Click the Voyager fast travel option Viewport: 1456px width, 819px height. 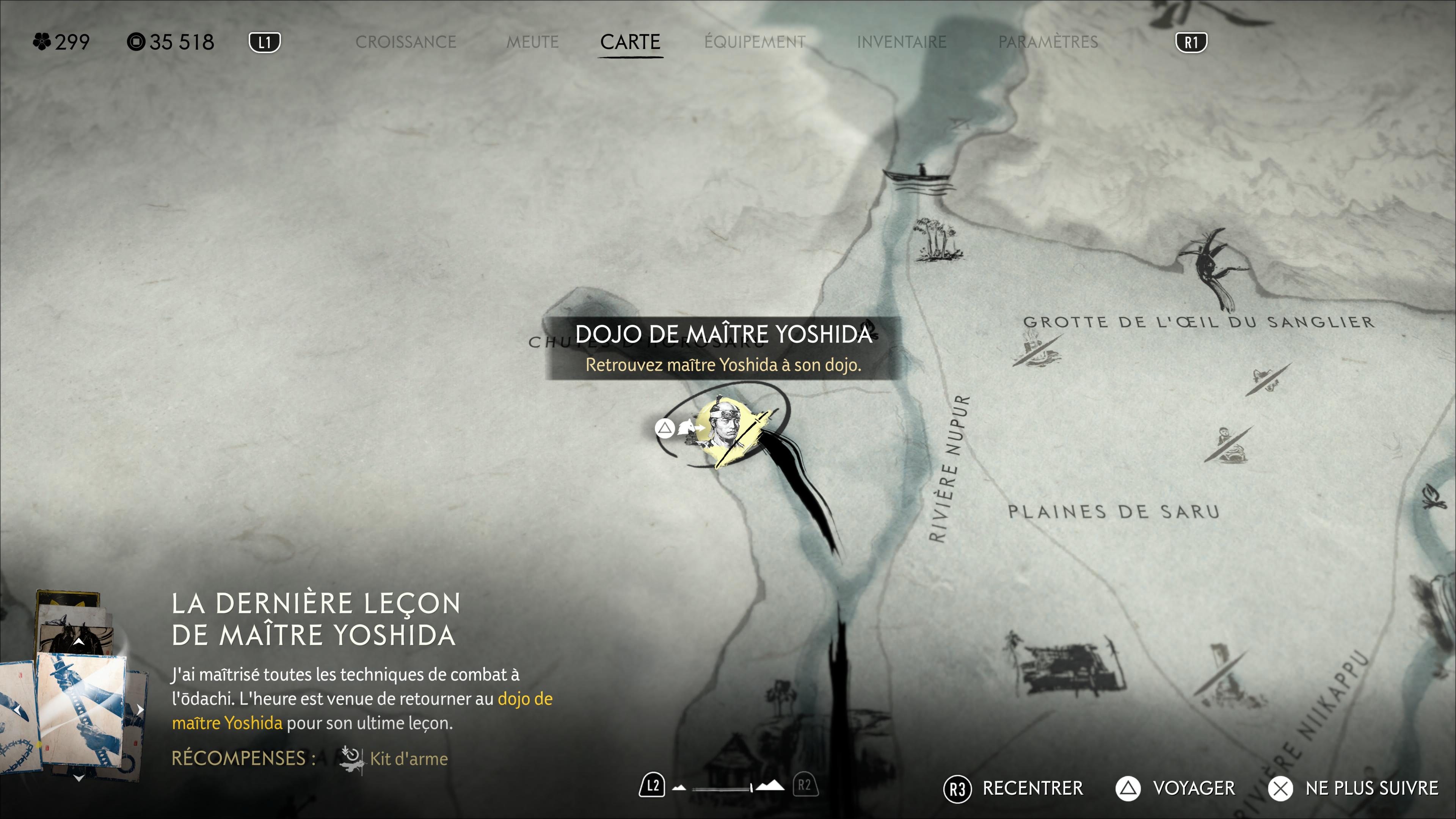[1175, 788]
